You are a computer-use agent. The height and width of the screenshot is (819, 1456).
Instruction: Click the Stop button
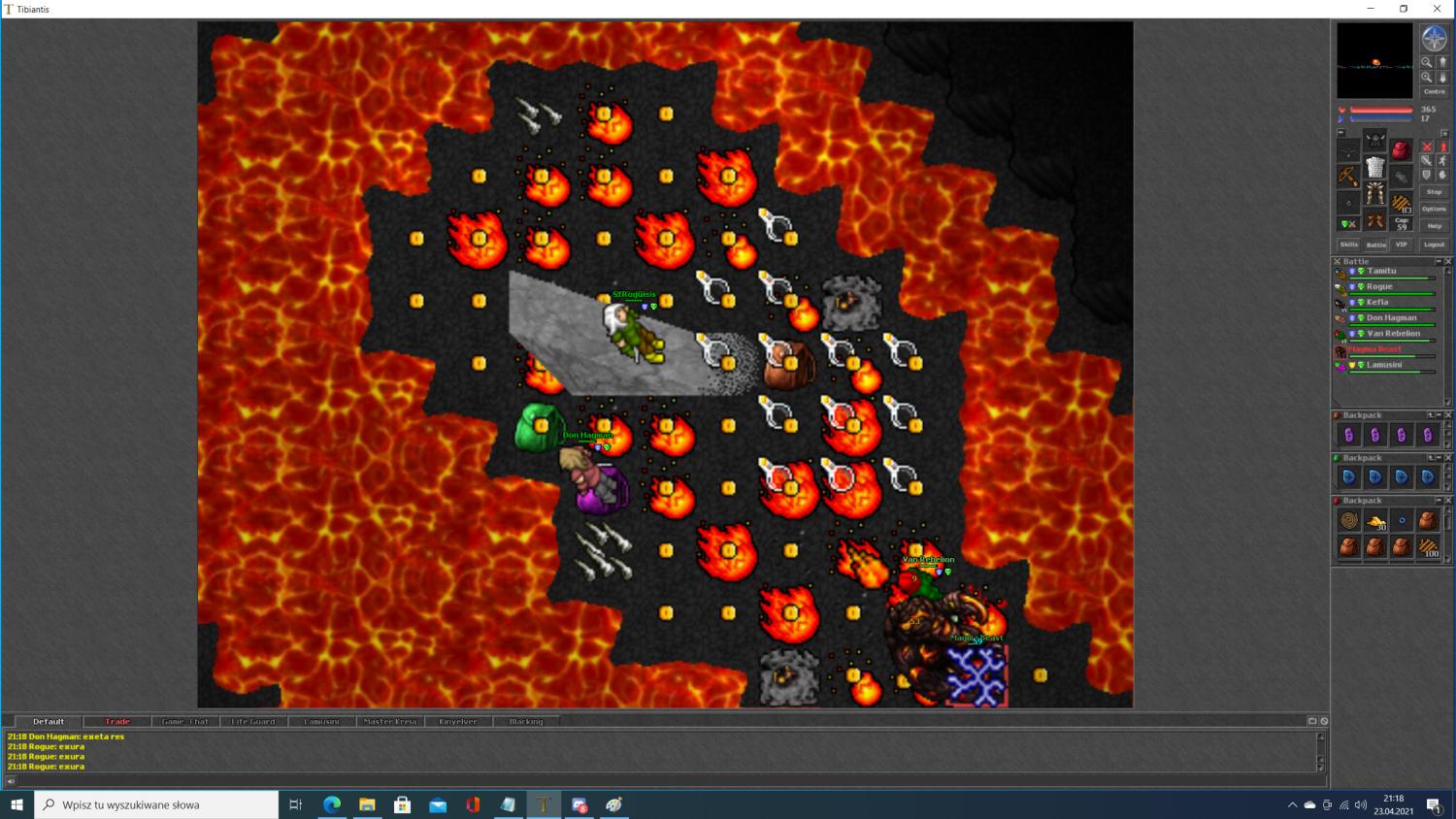pos(1434,192)
